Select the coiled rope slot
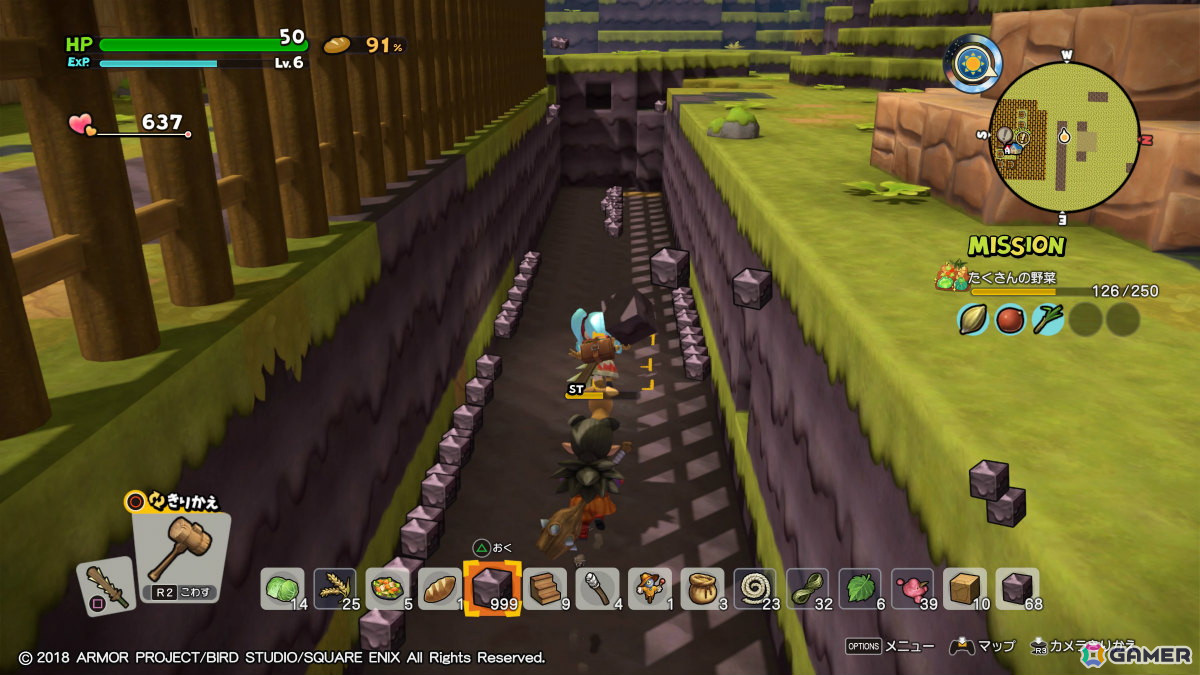The width and height of the screenshot is (1200, 675). click(755, 588)
